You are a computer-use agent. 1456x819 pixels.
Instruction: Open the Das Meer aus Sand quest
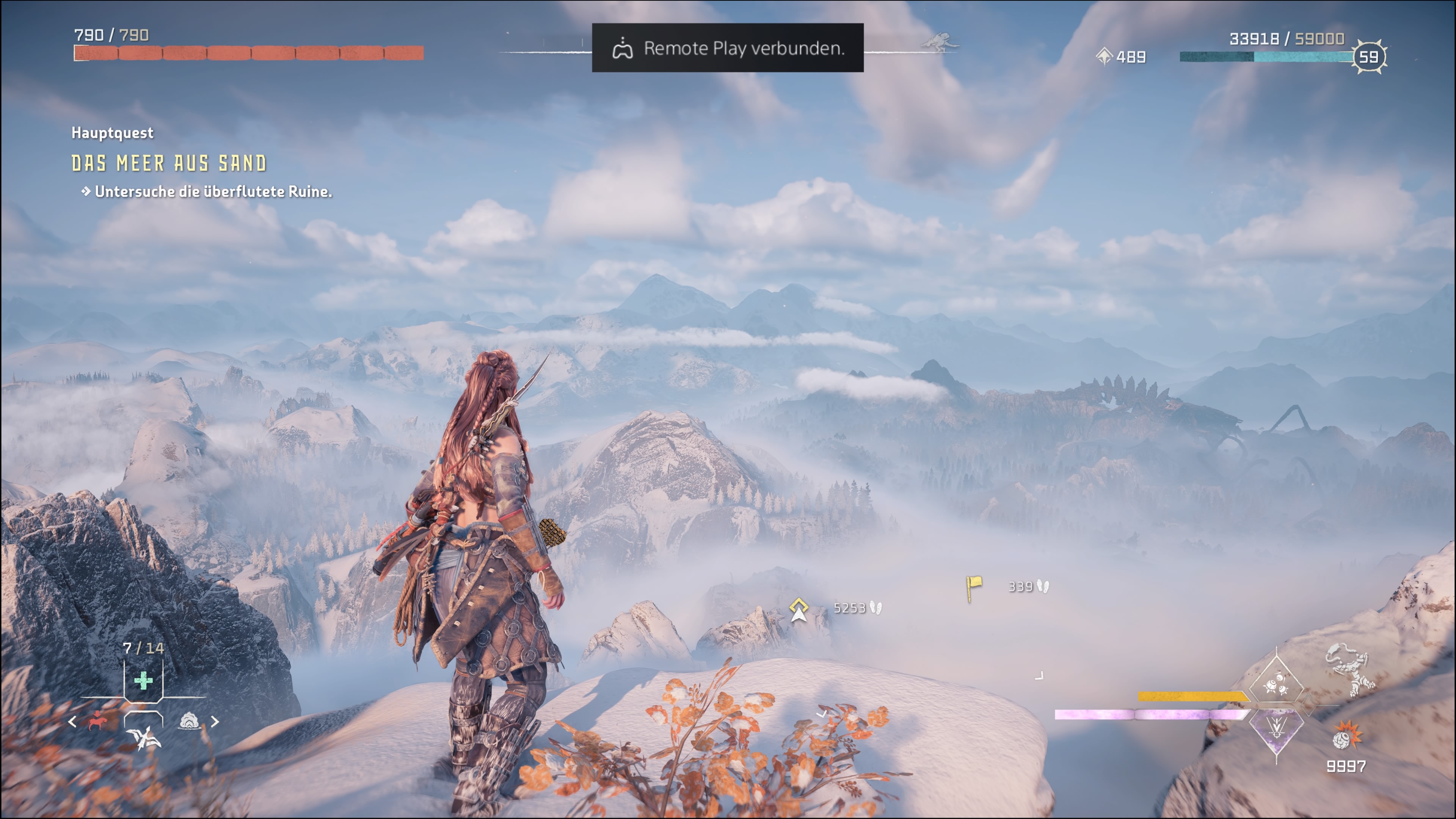coord(168,163)
